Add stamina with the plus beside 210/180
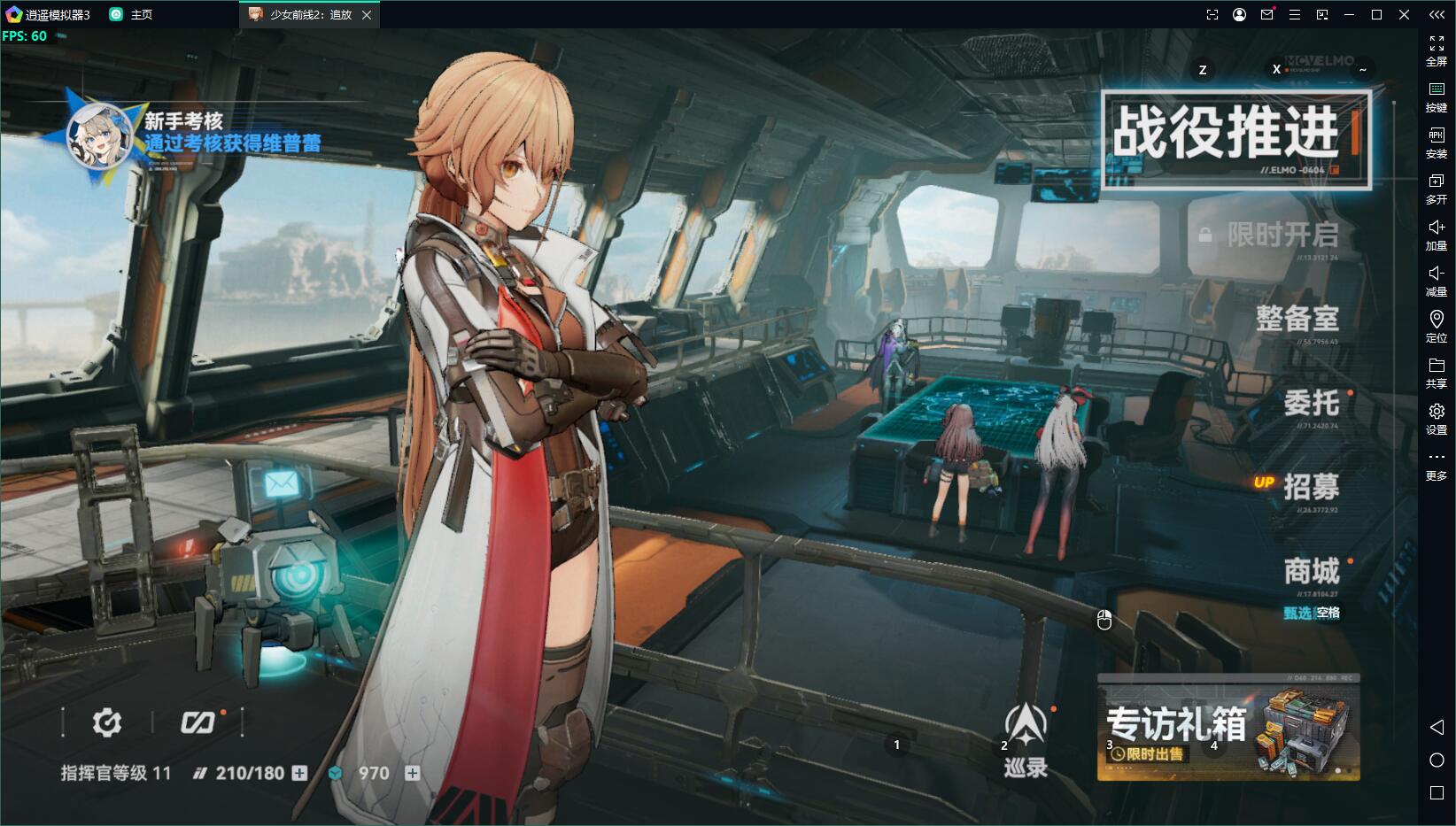 coord(300,773)
